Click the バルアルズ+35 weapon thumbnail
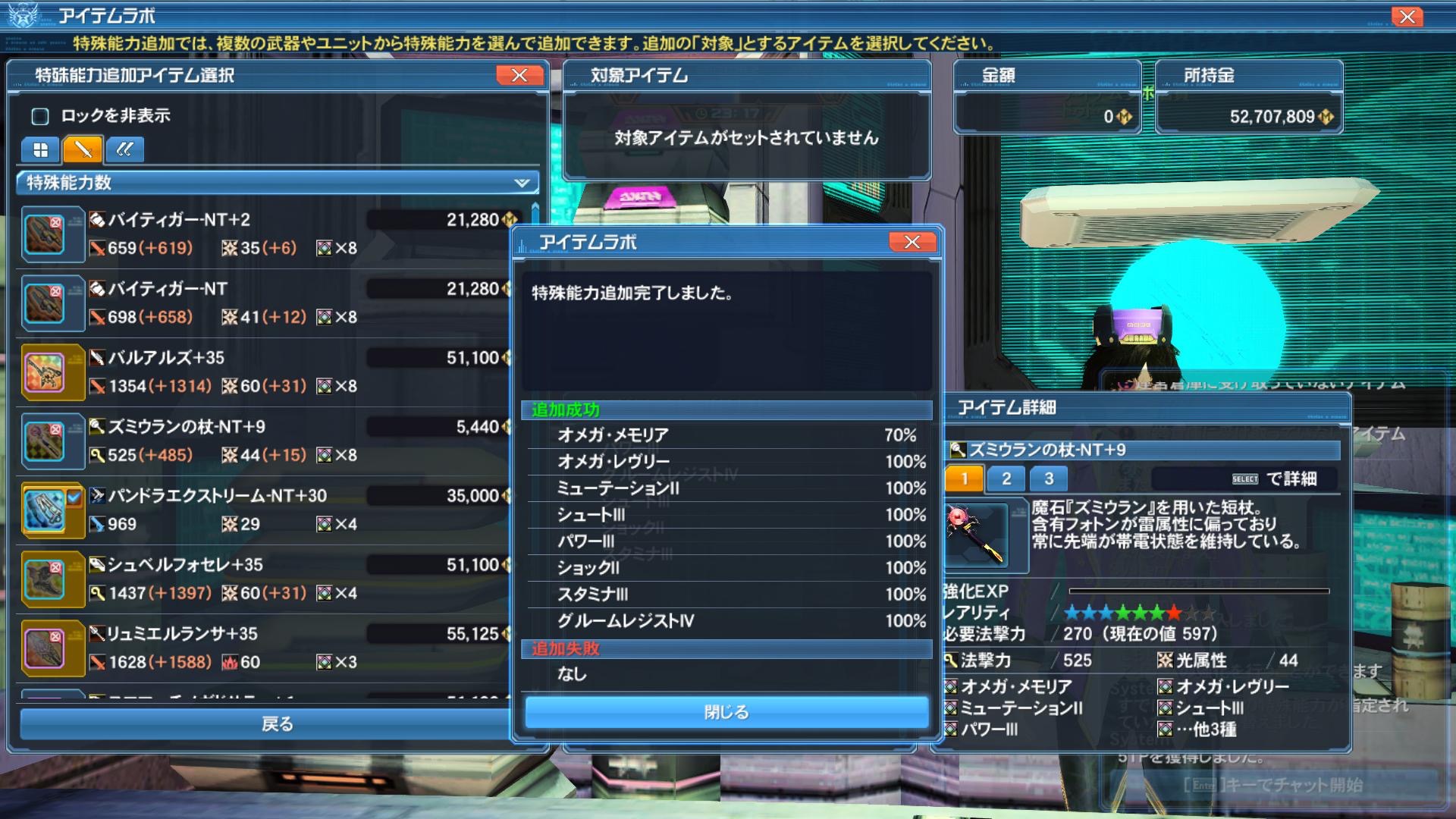1456x819 pixels. pos(50,372)
